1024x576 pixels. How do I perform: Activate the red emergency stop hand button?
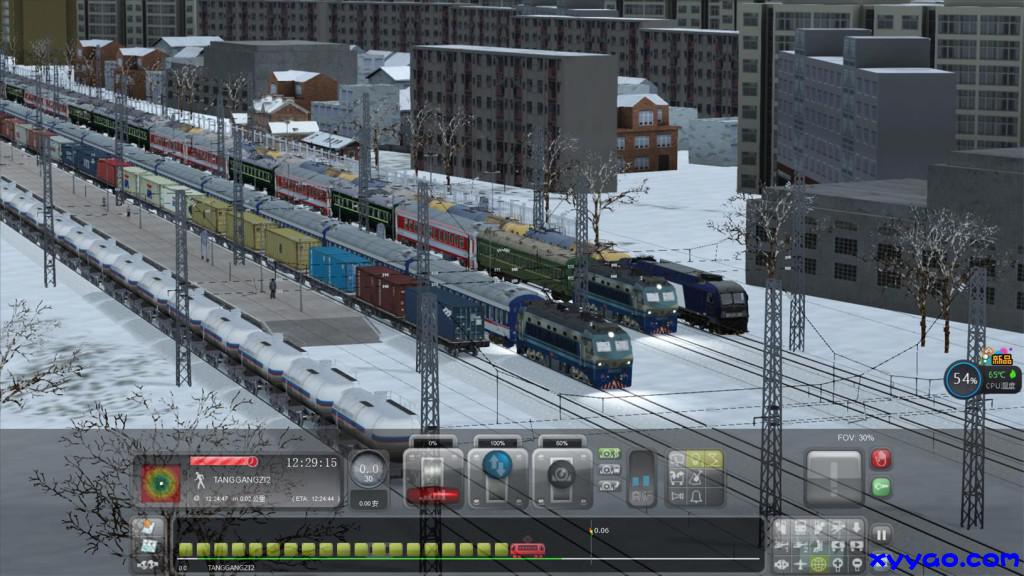click(x=881, y=459)
